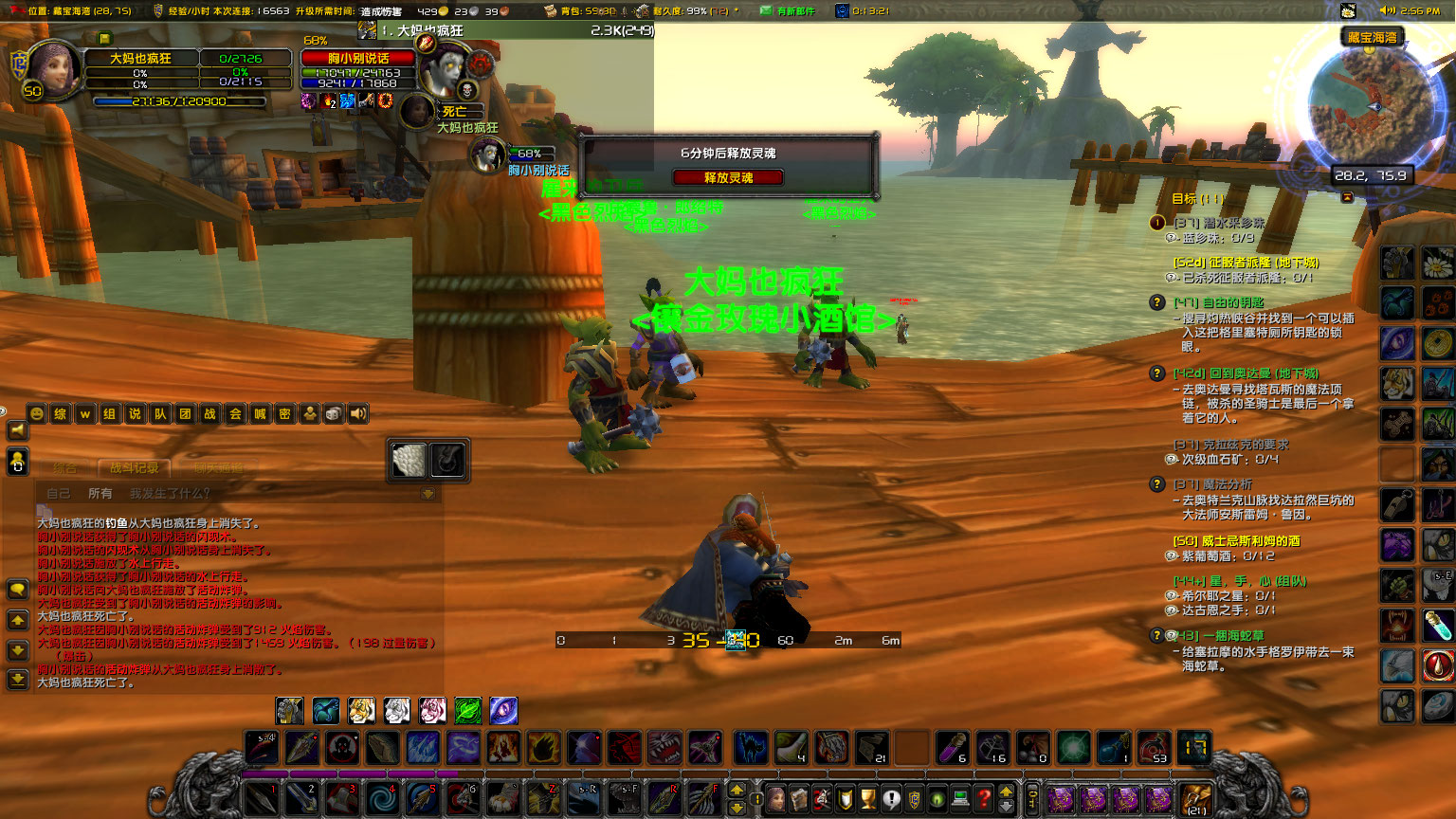
Task: Open the game menu computer icon
Action: click(960, 799)
